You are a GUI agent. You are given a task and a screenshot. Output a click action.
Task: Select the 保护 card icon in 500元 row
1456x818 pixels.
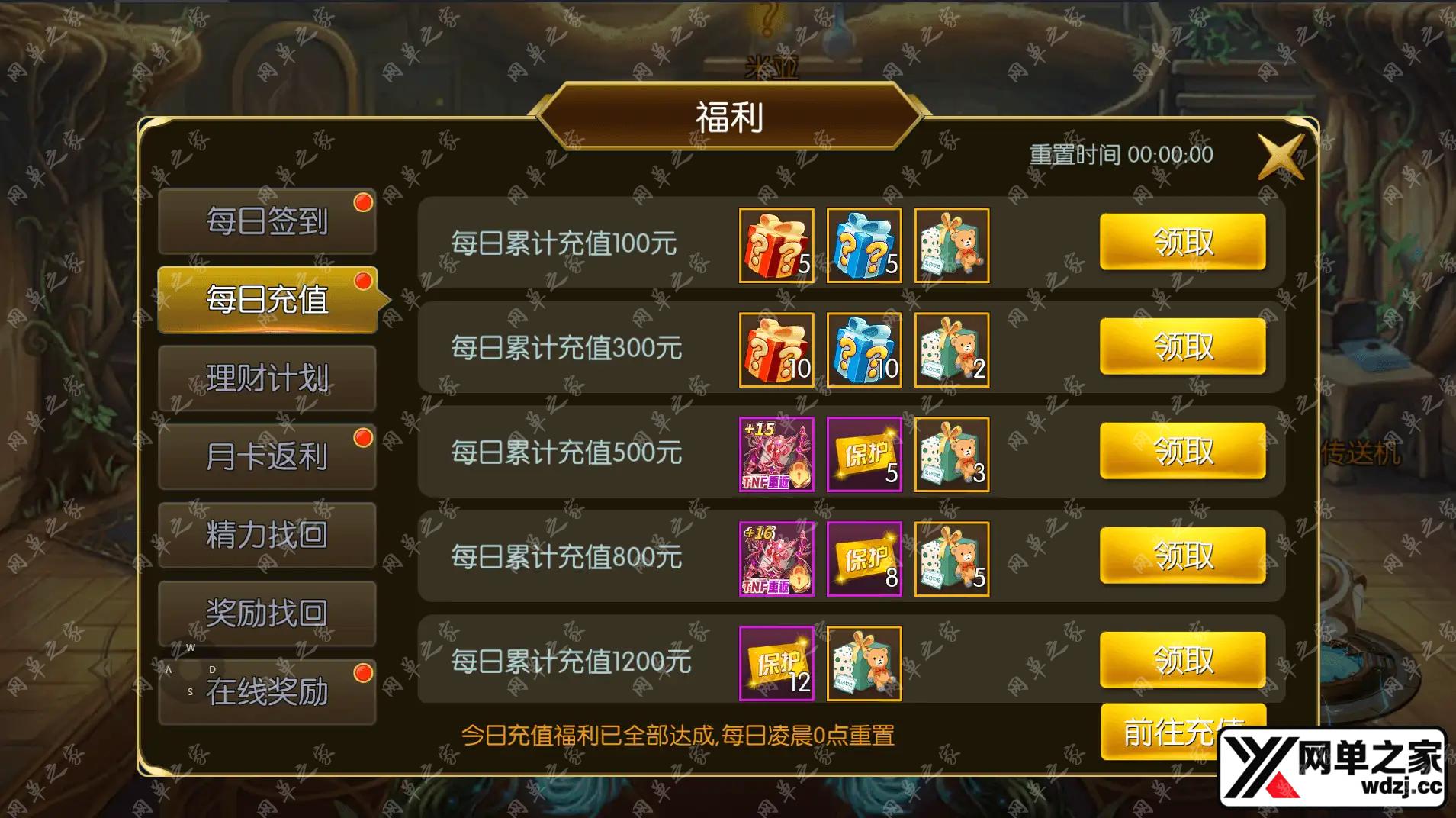[x=864, y=456]
